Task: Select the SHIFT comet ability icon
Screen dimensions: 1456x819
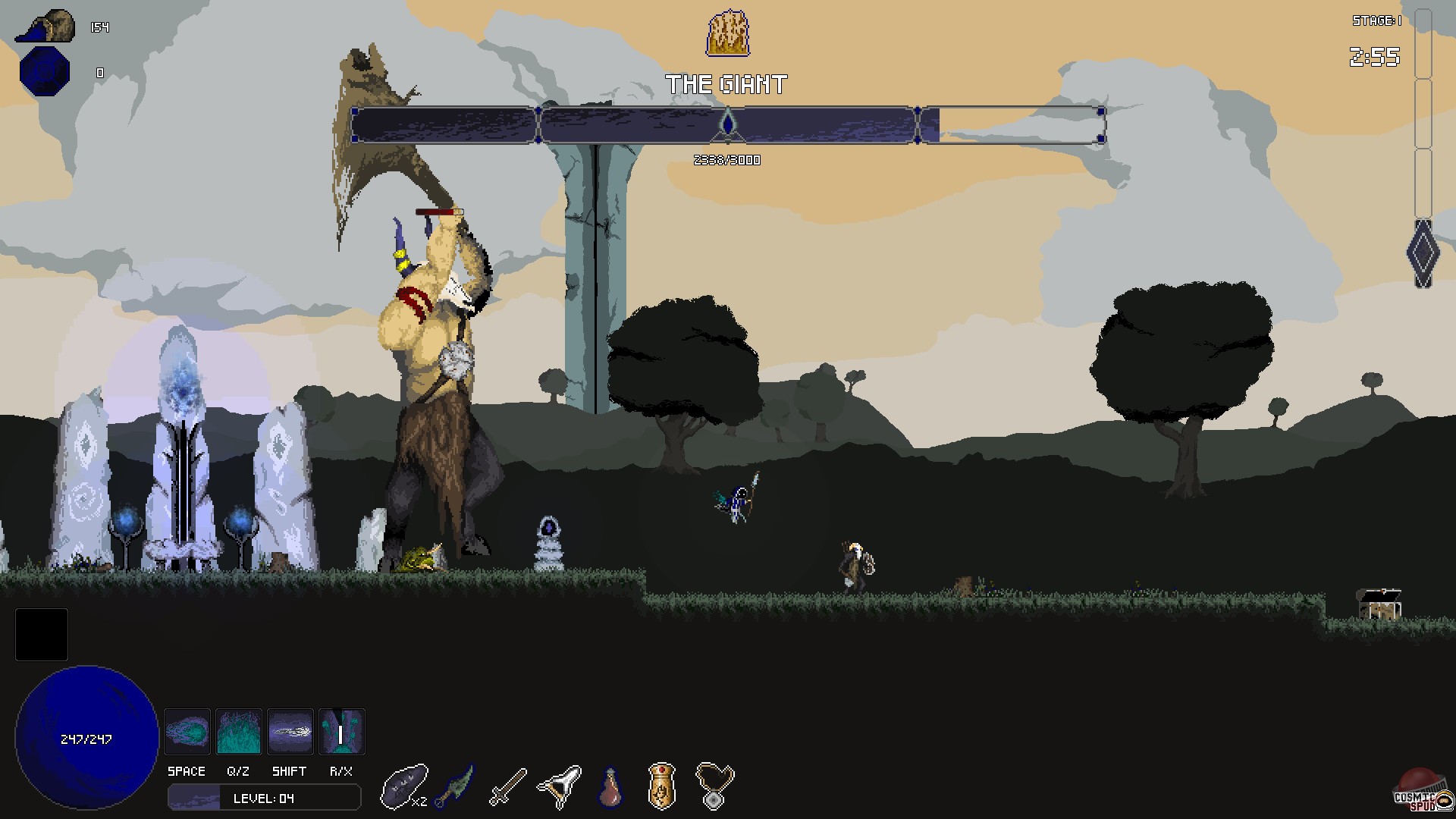Action: (290, 731)
